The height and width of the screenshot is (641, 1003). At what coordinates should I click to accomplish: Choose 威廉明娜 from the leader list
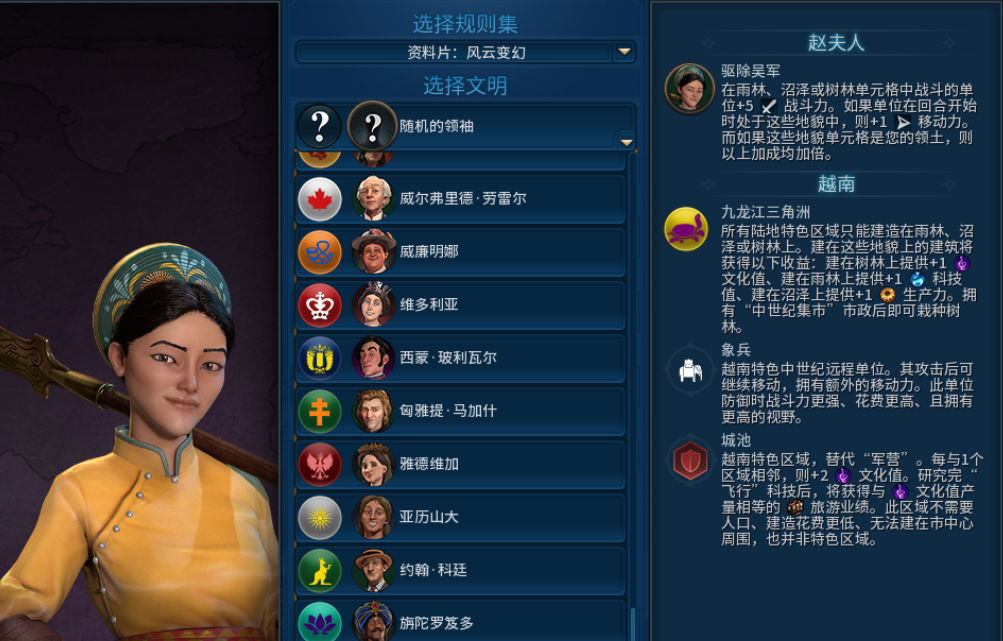(x=461, y=252)
